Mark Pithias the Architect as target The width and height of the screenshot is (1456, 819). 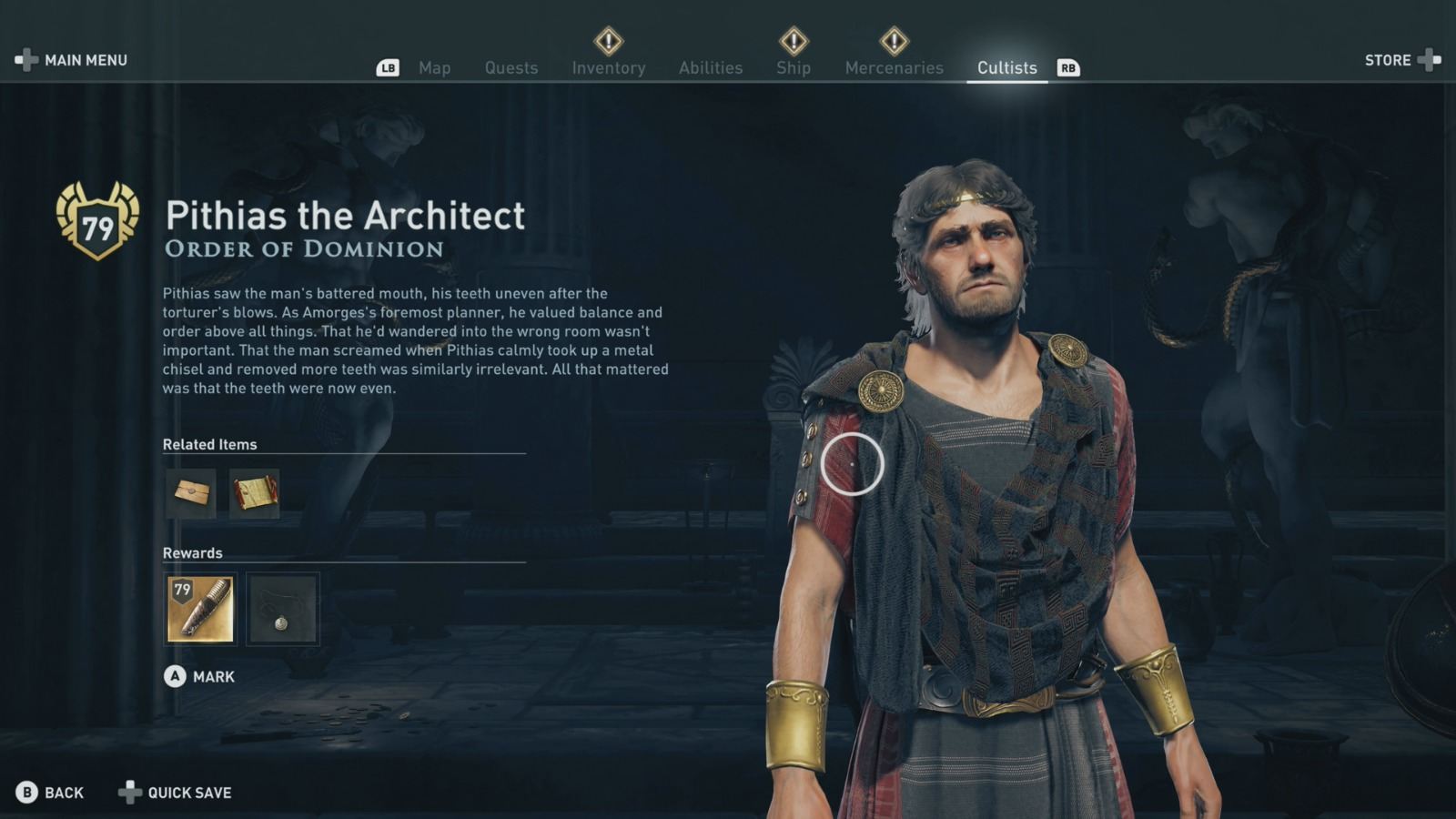(x=200, y=676)
